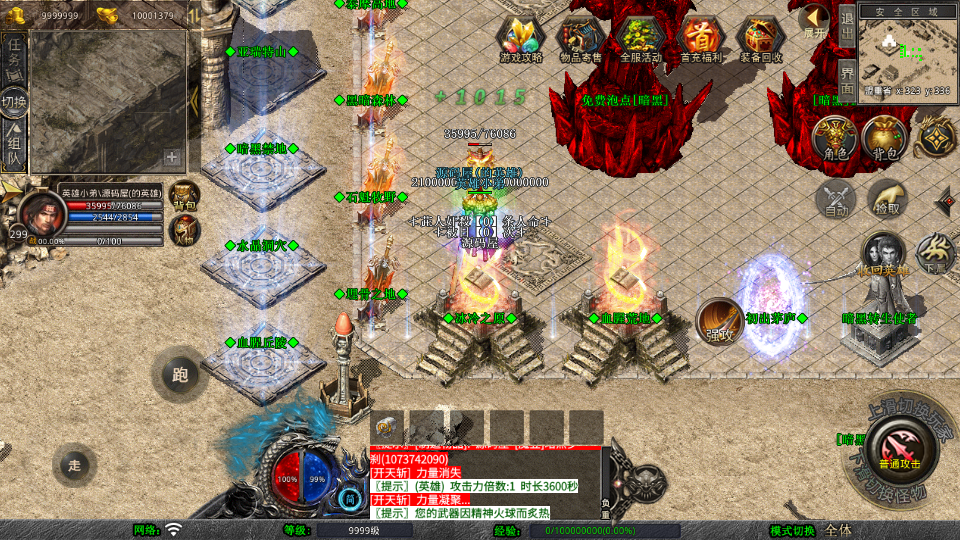Open the 首充福利 first-recharge bonus
Screen dimensions: 960x540
(x=701, y=38)
